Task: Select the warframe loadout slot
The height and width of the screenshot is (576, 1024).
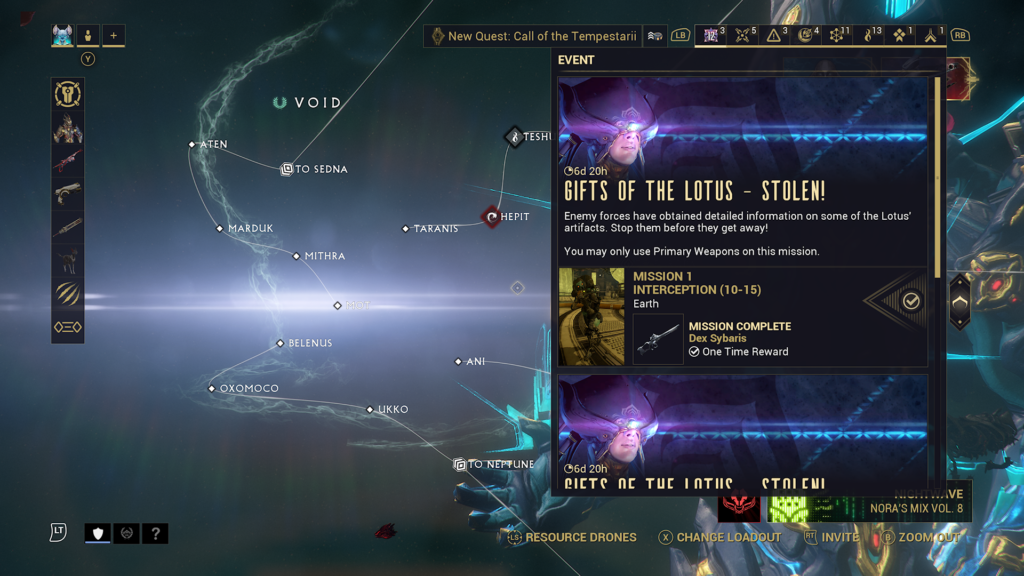Action: click(68, 129)
